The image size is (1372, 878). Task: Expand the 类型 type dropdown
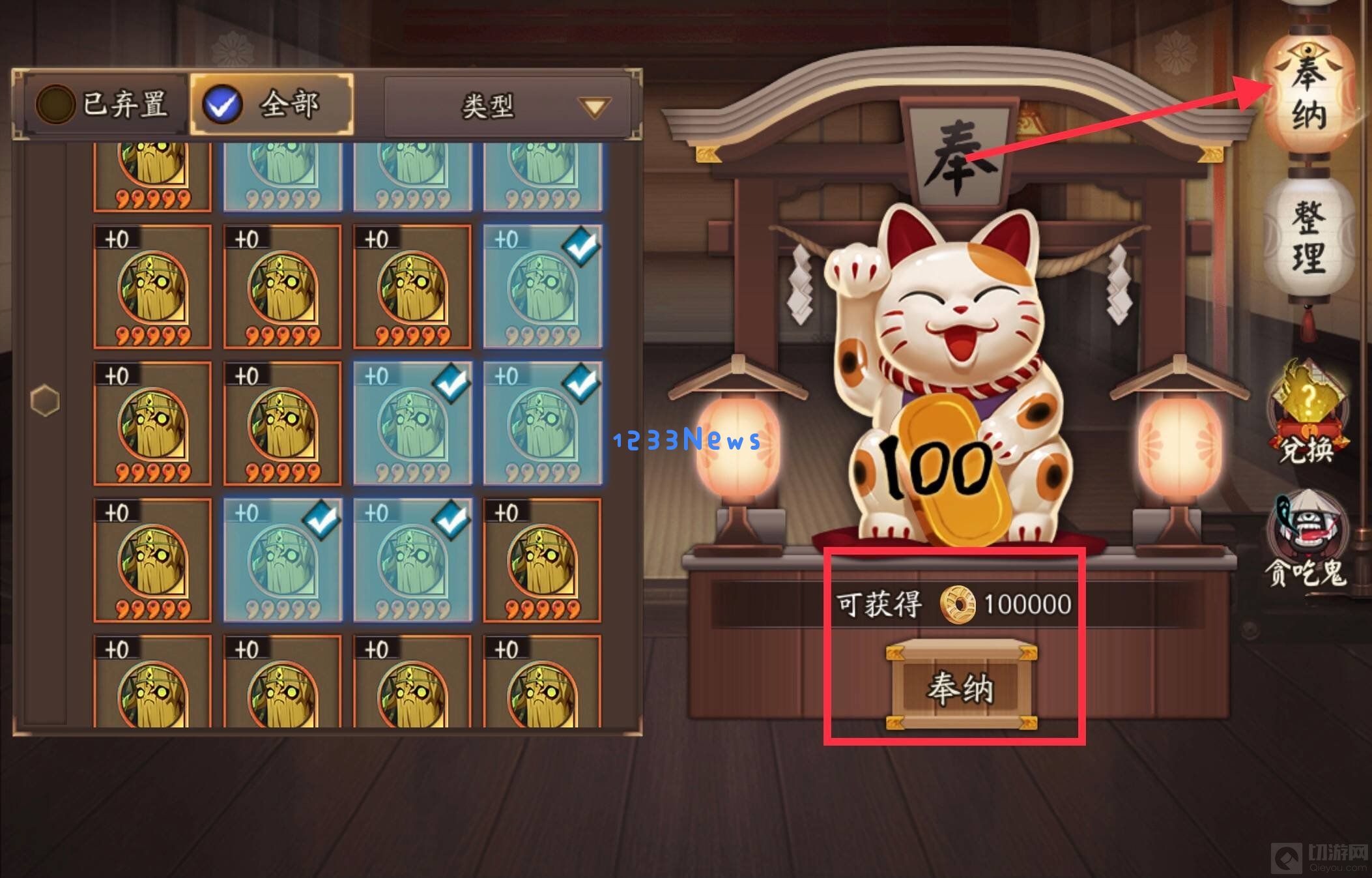(507, 106)
